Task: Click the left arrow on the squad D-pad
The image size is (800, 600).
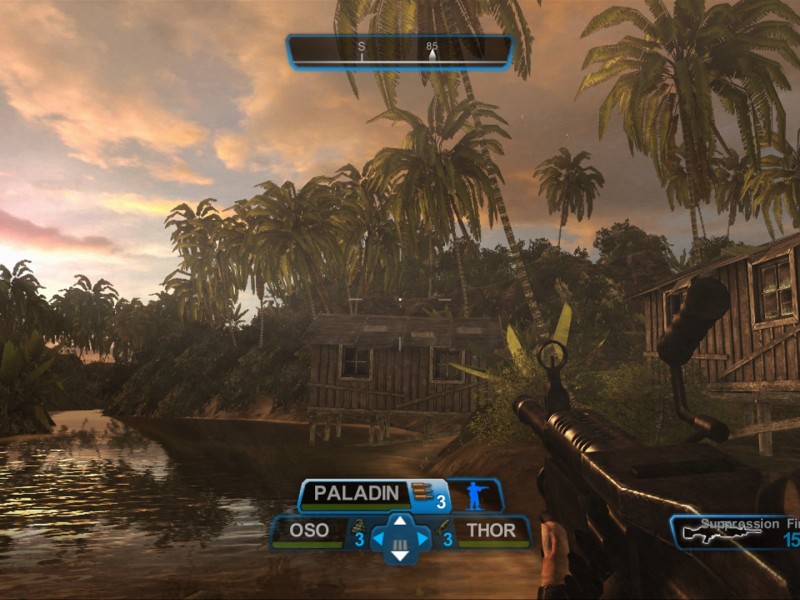Action: pyautogui.click(x=380, y=539)
